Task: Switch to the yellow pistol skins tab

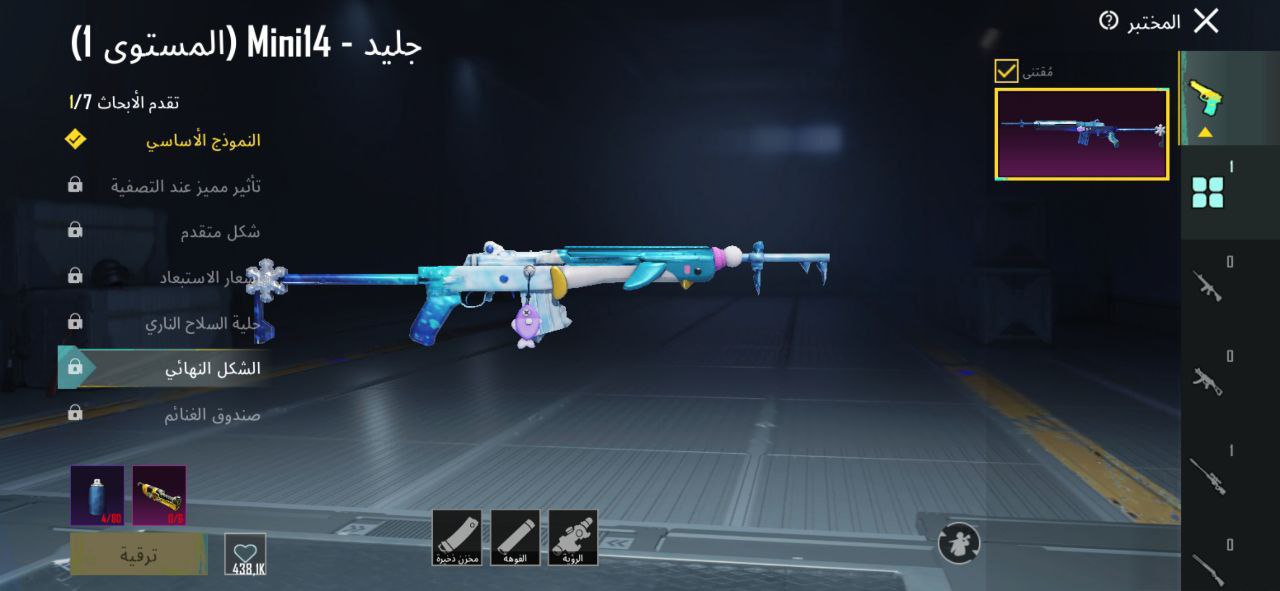Action: (x=1207, y=100)
